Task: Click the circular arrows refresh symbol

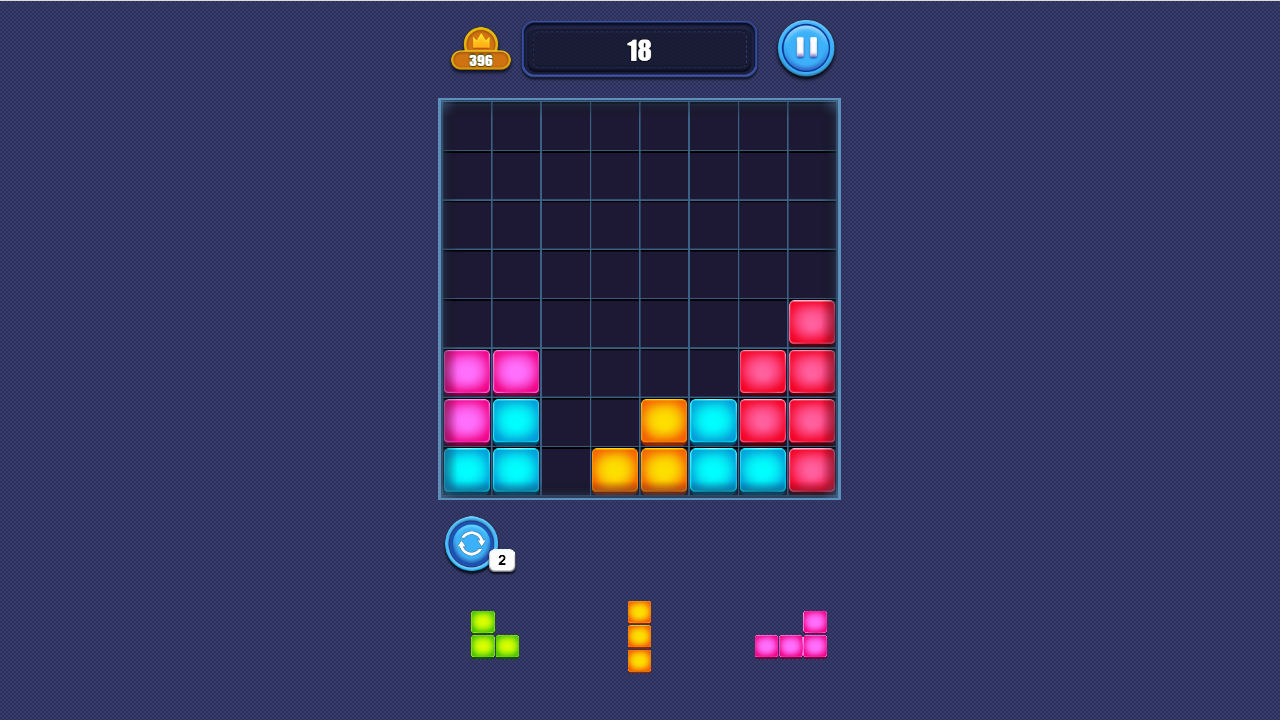Action: [x=470, y=544]
